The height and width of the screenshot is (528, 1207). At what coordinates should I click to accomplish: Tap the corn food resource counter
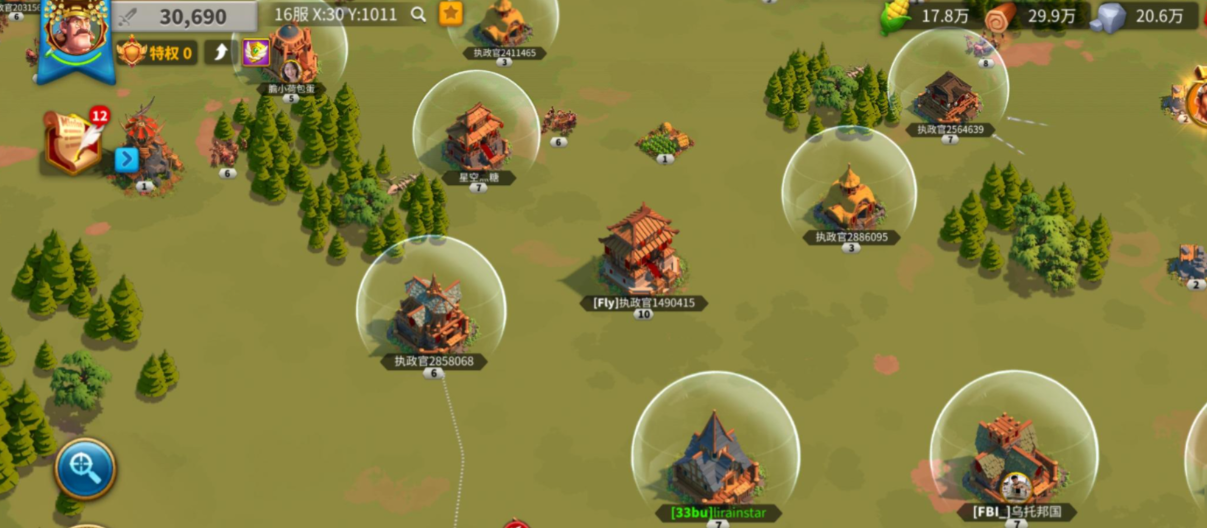[925, 16]
